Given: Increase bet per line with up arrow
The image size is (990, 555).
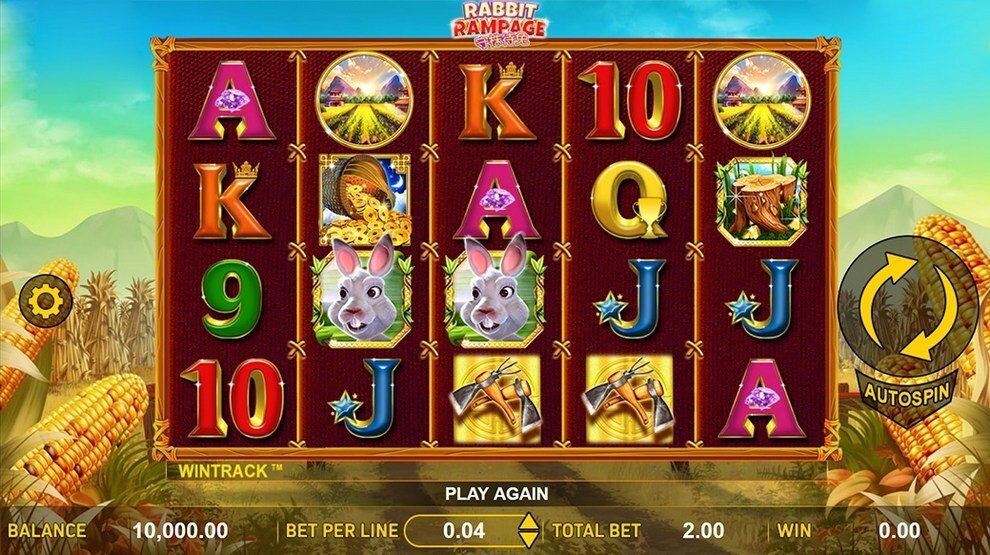Looking at the screenshot, I should [x=528, y=521].
